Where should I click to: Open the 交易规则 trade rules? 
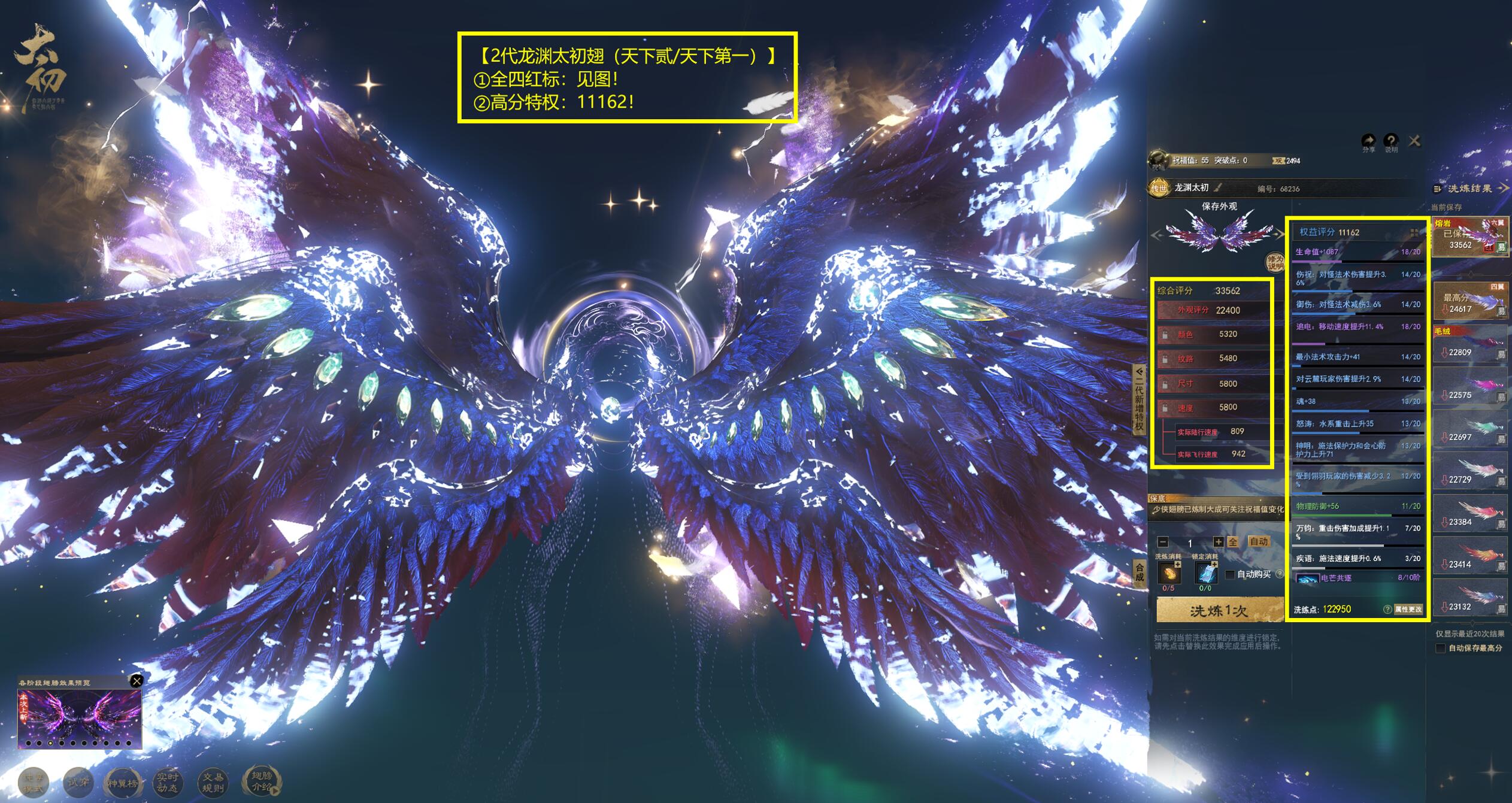[x=213, y=782]
